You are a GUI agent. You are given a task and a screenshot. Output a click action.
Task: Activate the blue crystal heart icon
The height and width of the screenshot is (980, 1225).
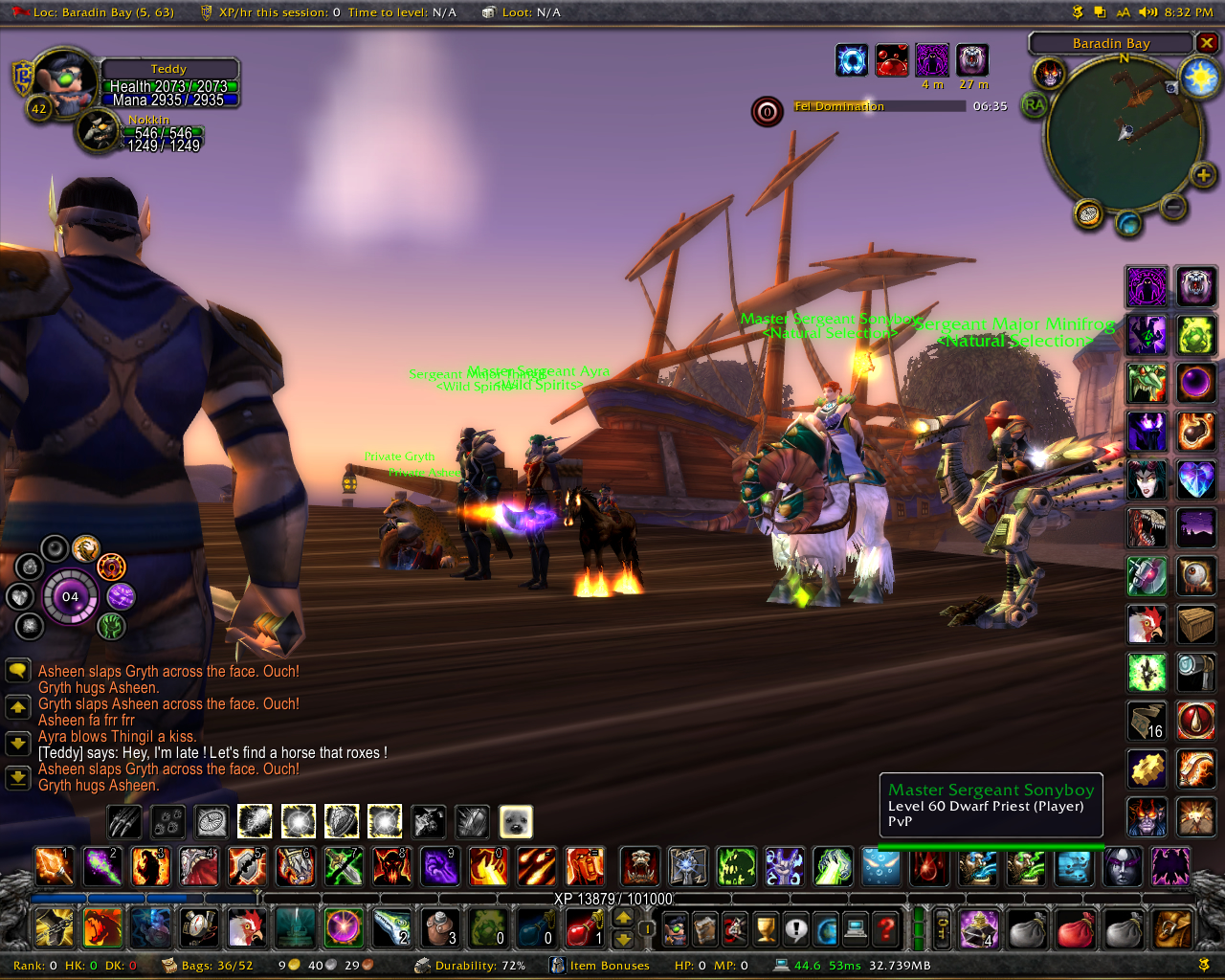coord(1195,479)
